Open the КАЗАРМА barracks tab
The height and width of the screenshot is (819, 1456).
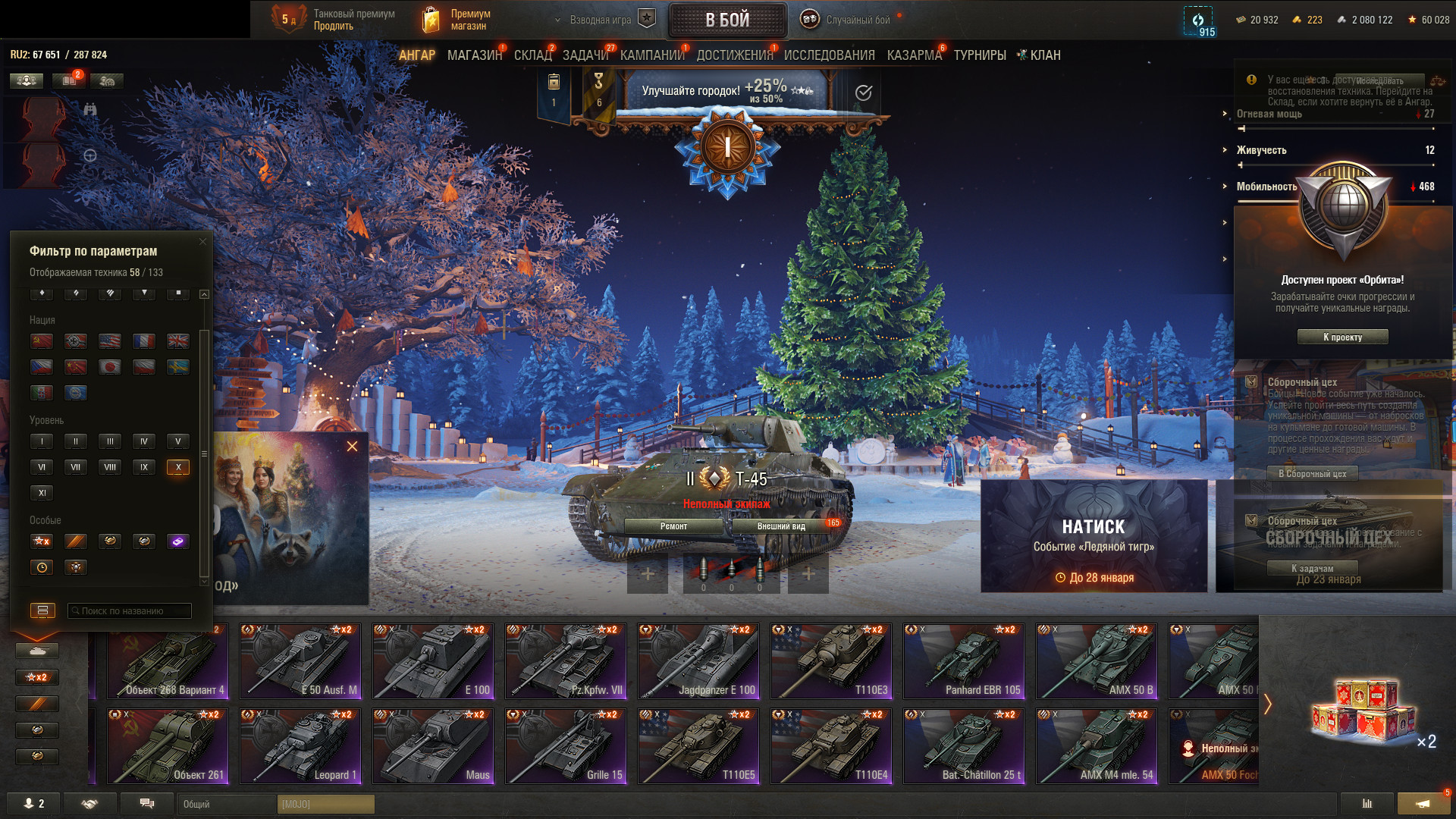click(914, 55)
